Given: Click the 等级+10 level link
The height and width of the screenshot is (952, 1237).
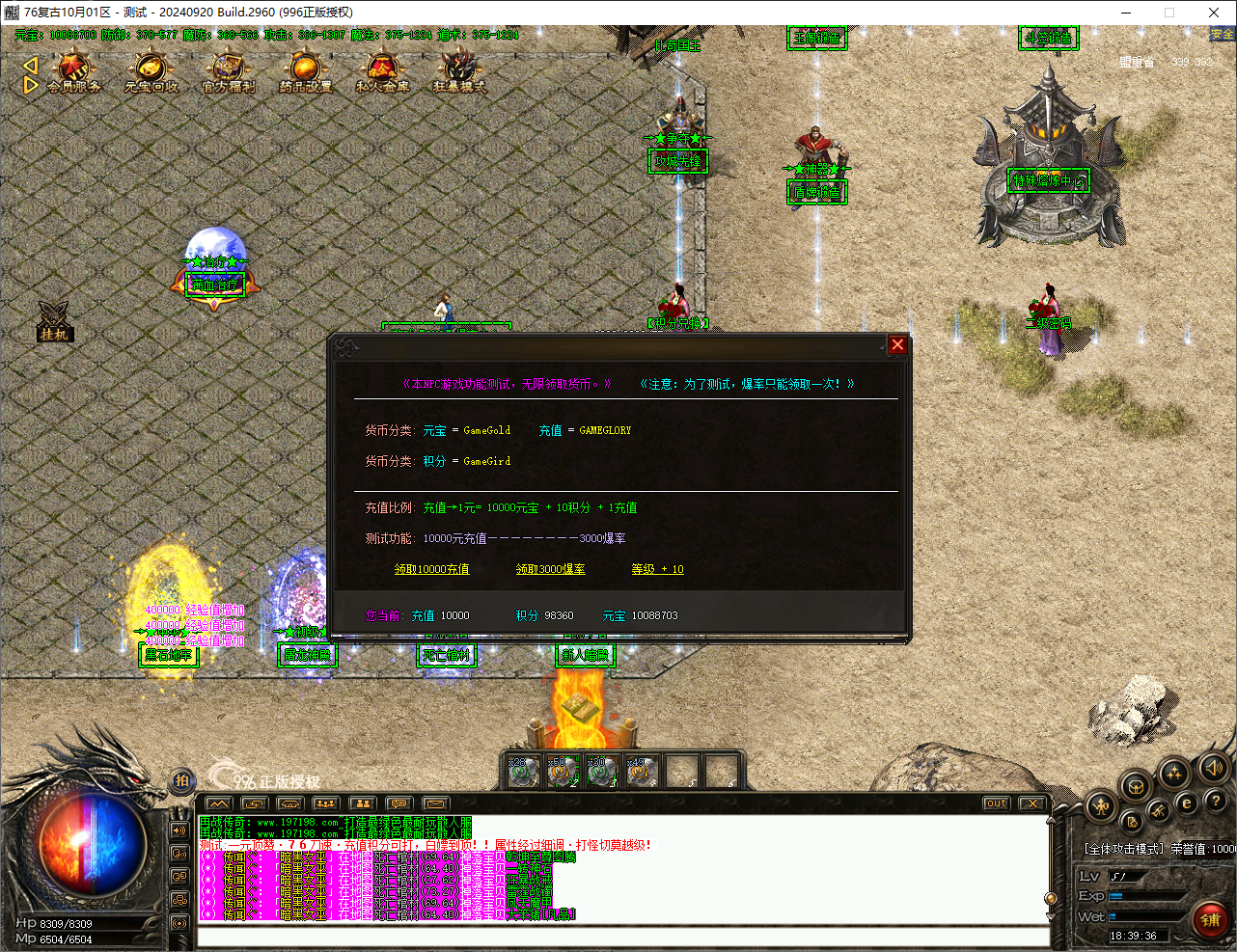Looking at the screenshot, I should (x=656, y=569).
